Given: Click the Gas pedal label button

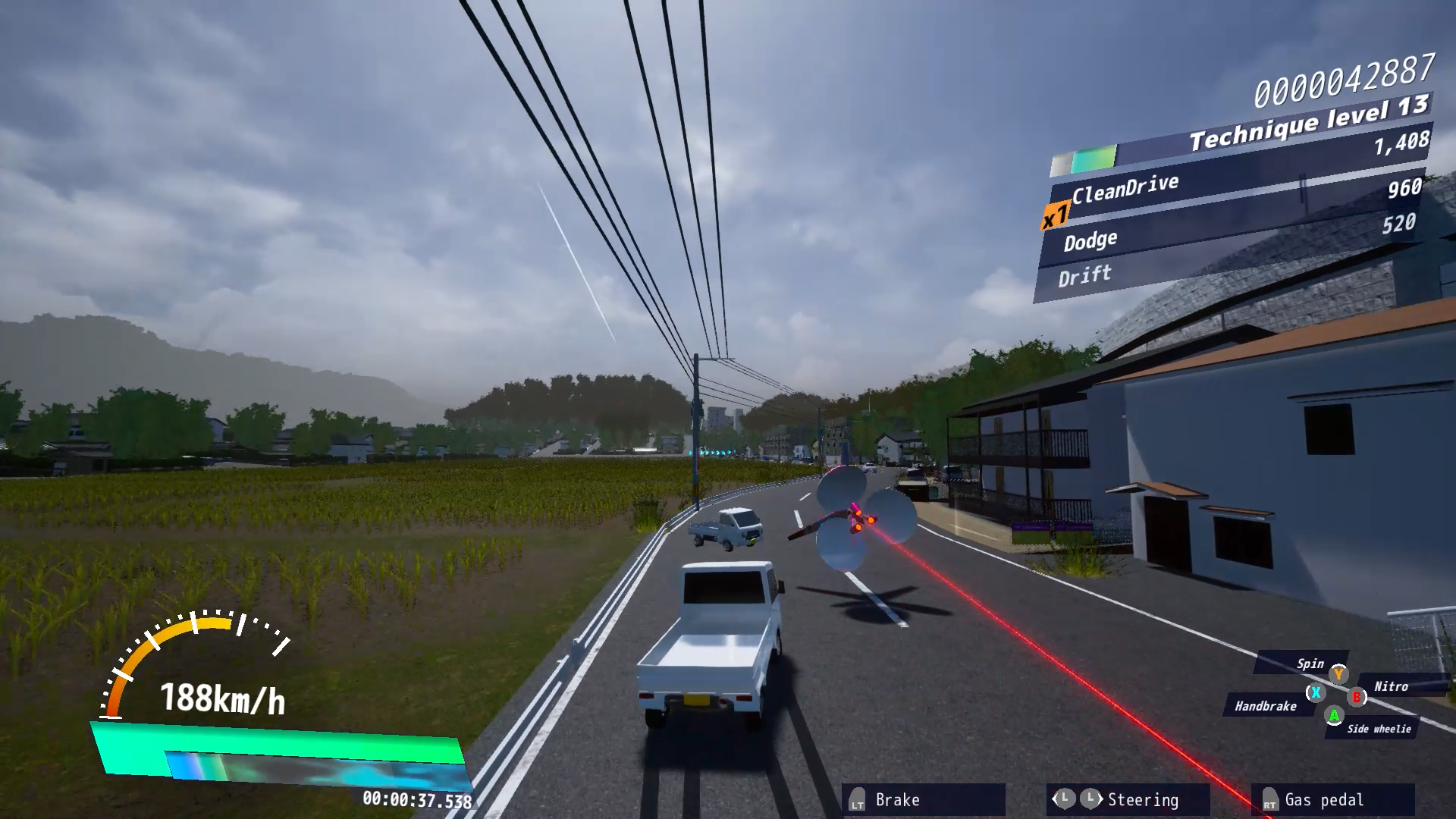Looking at the screenshot, I should [x=1323, y=800].
